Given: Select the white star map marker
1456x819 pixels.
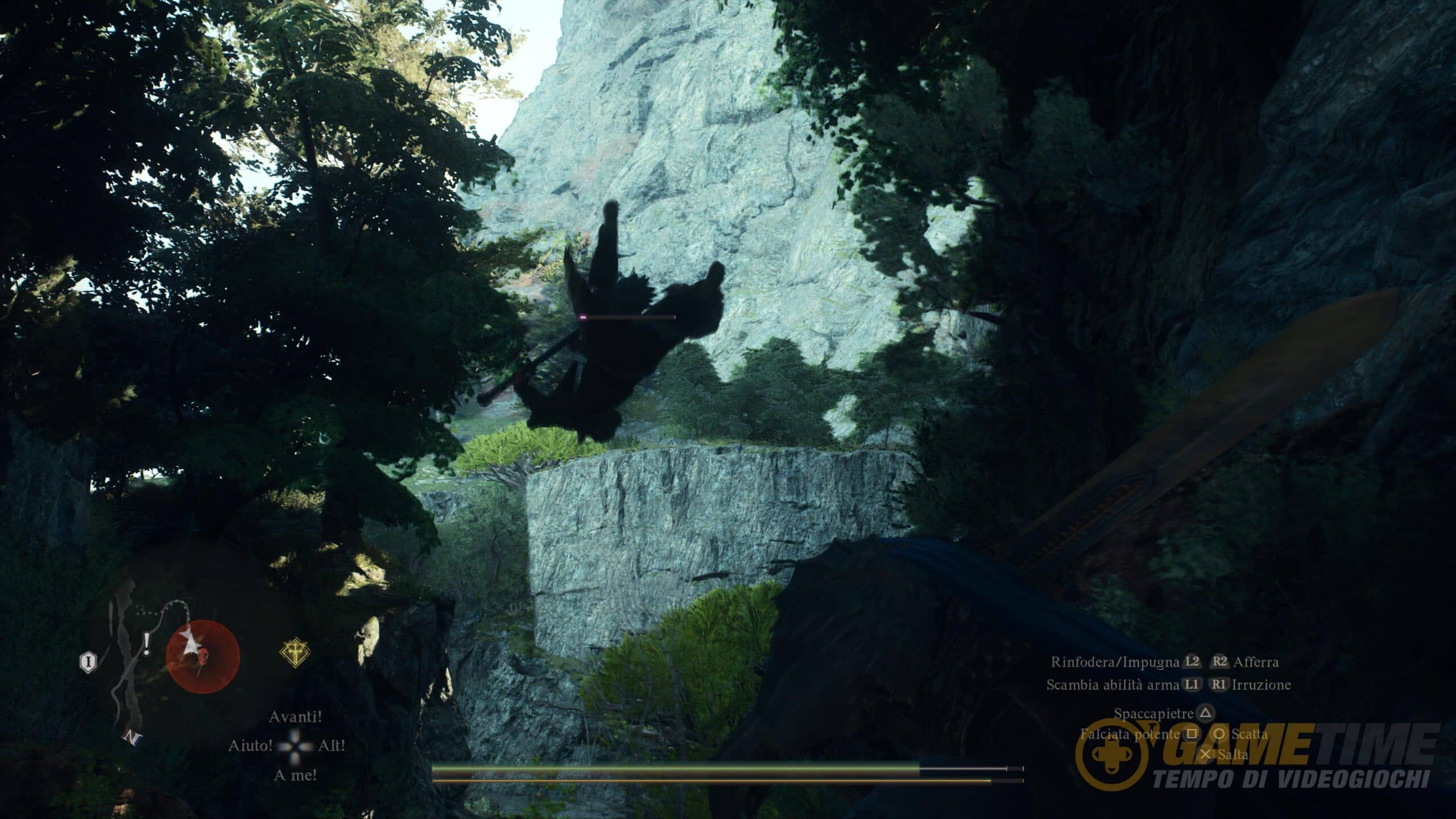Looking at the screenshot, I should click(x=191, y=644).
